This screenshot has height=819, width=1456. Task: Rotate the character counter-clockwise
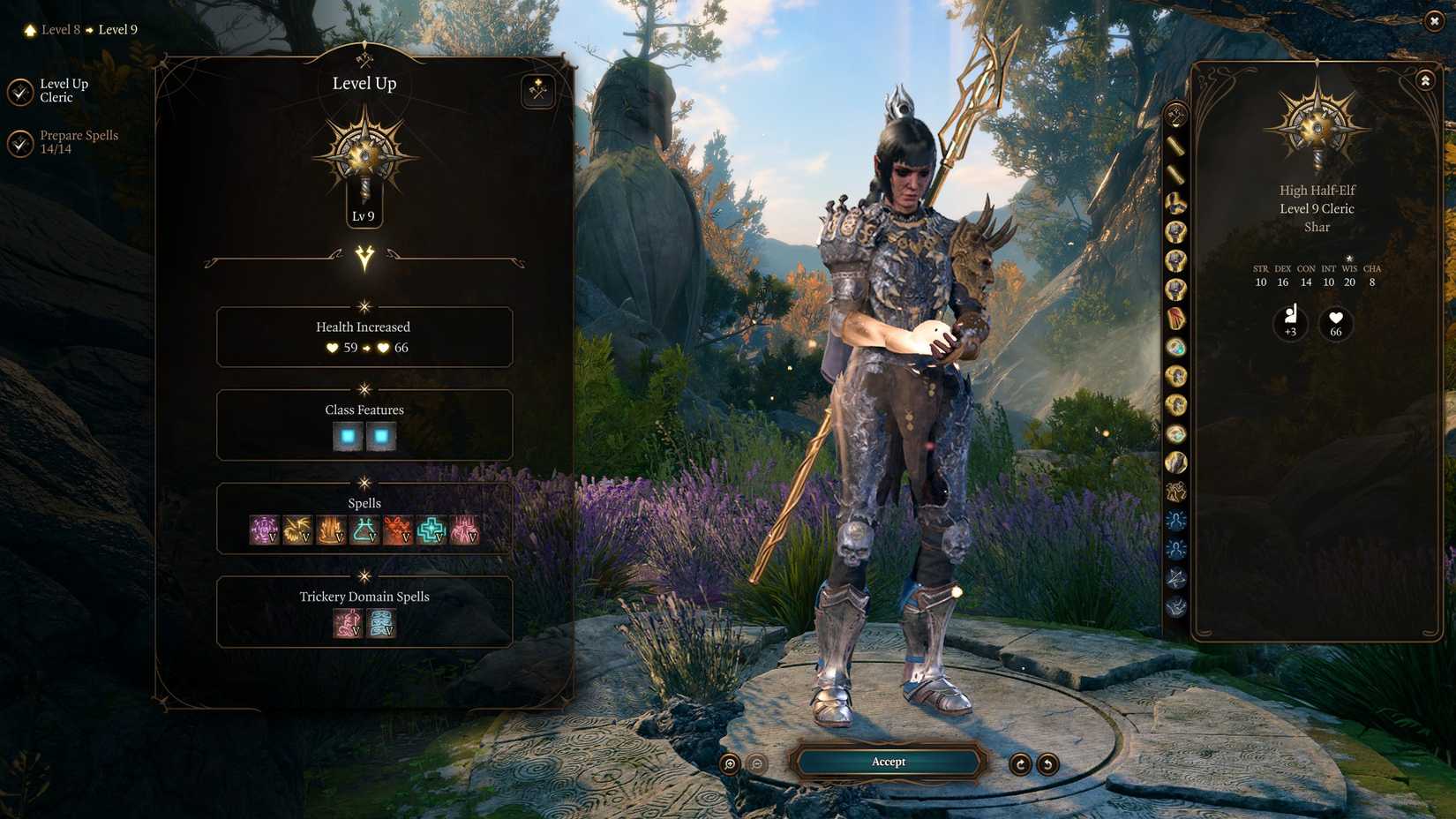point(1047,764)
